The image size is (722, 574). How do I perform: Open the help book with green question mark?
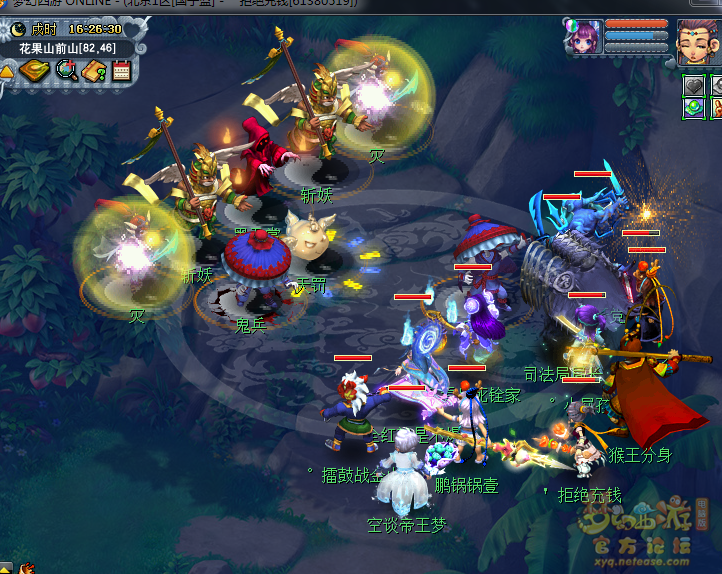coord(94,71)
